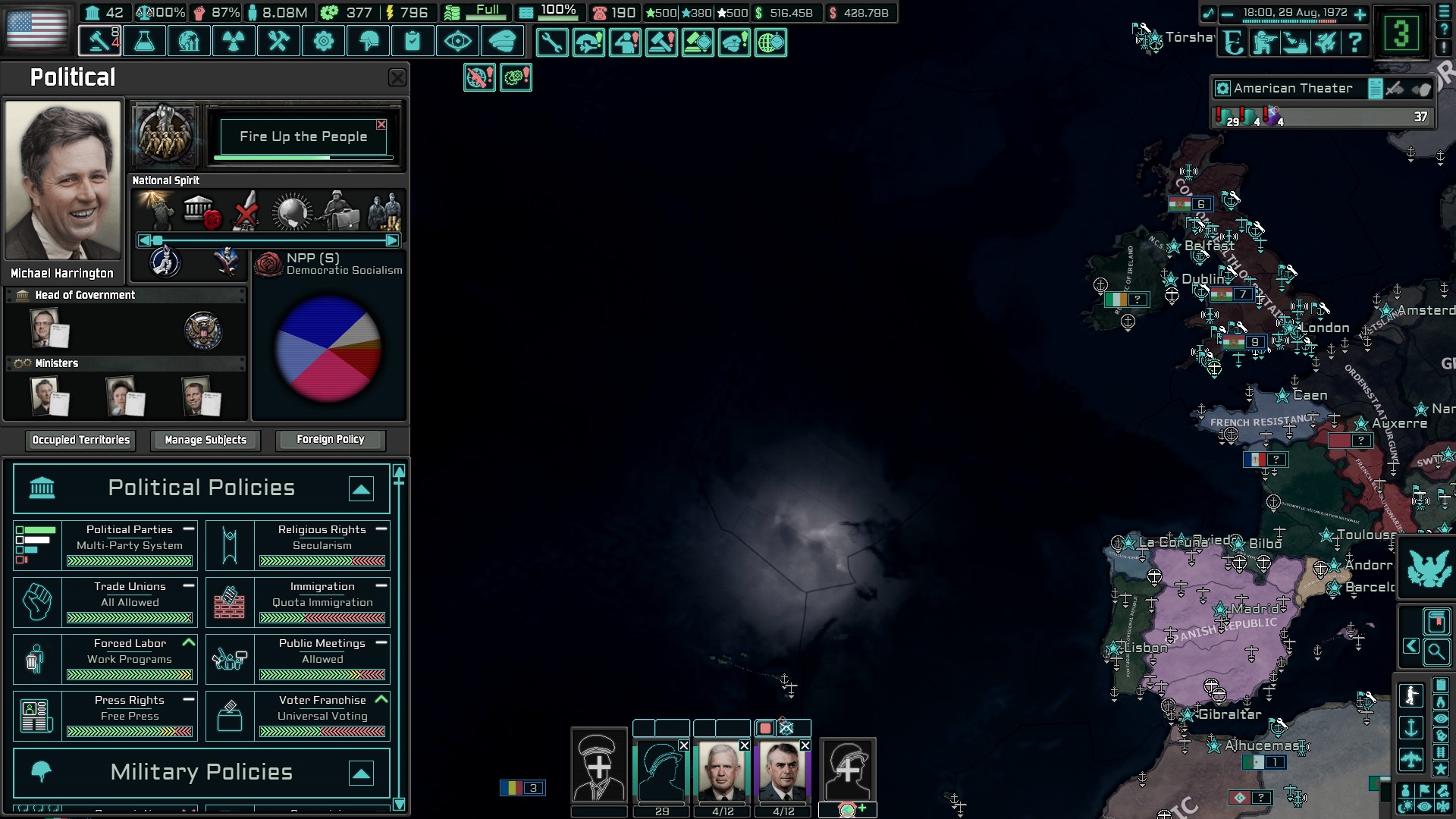Open the Officer Corps cap icon
1456x819 pixels.
click(503, 41)
